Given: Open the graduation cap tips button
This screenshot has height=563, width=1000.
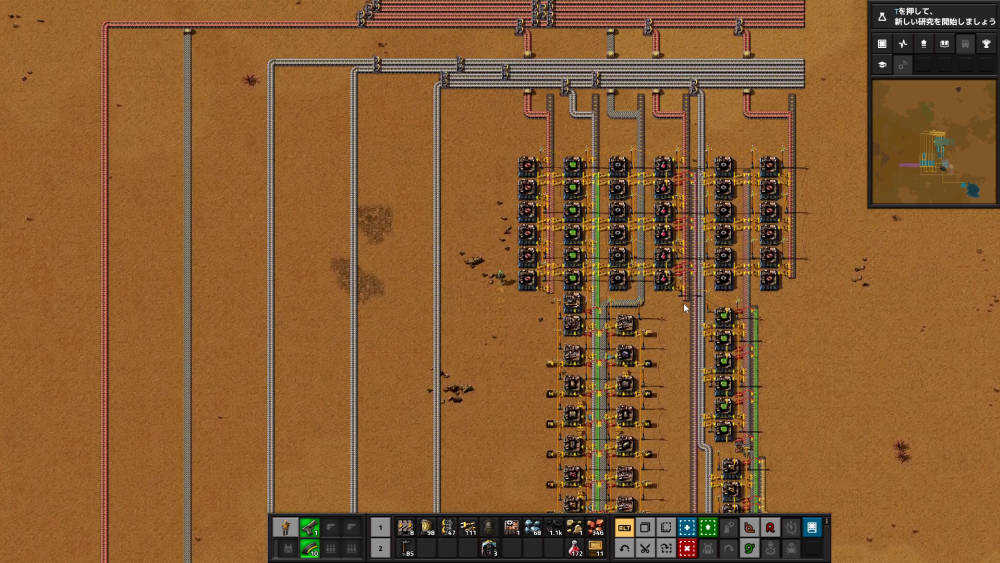Looking at the screenshot, I should (882, 65).
